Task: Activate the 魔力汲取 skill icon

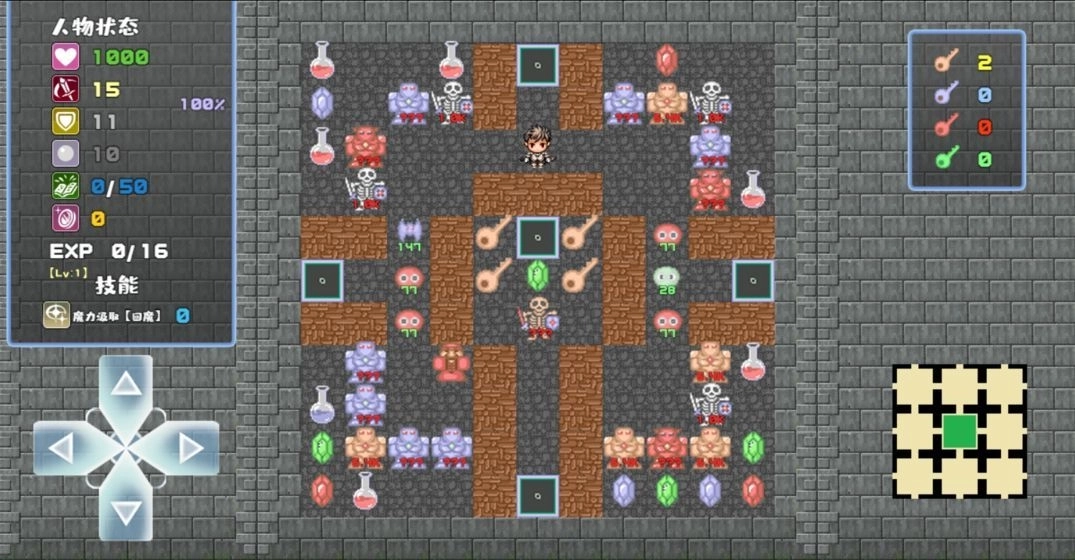Action: [56, 315]
